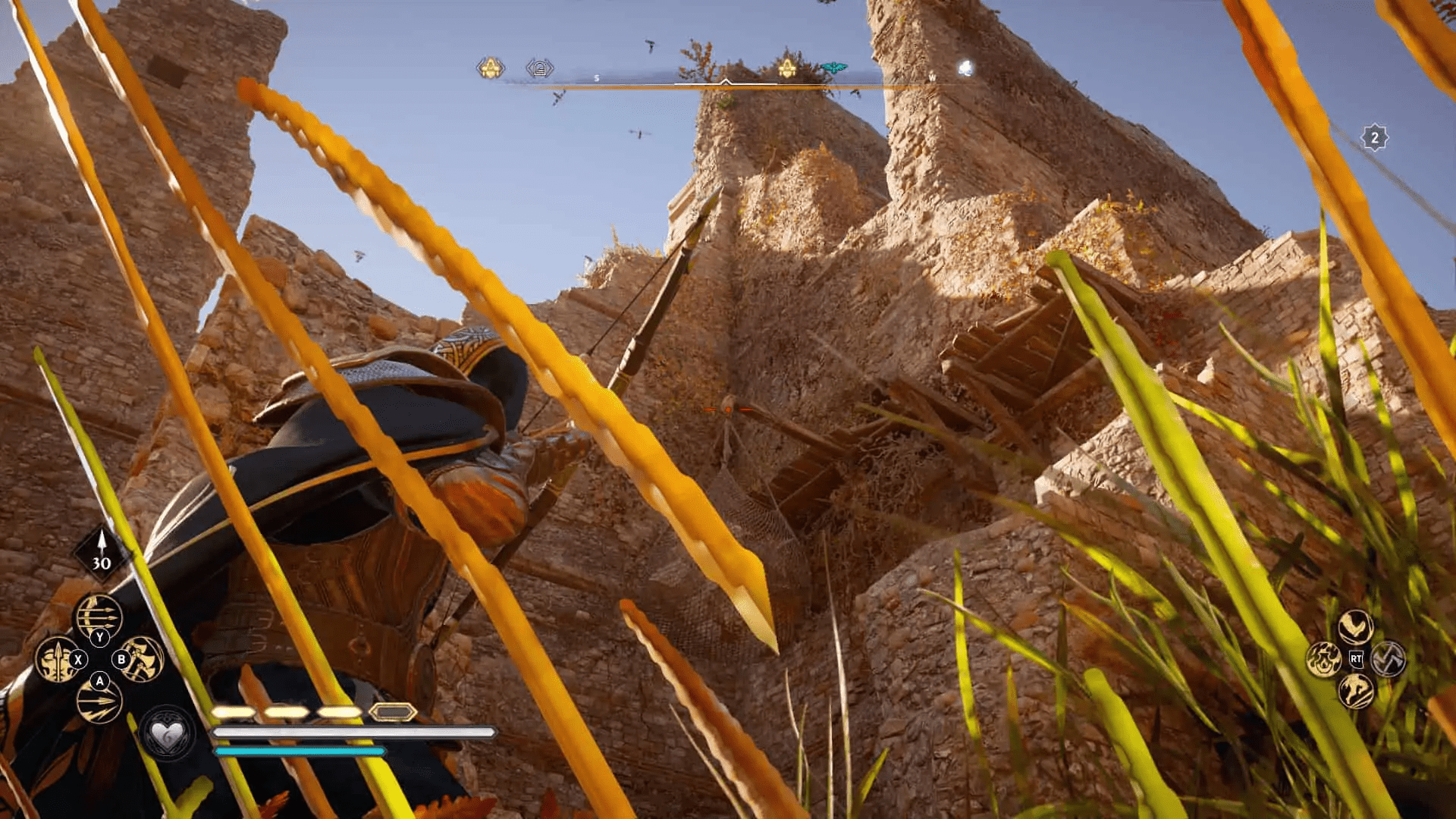Click the fire trap ability icon left of RT
Viewport: 1456px width, 819px height.
(1326, 659)
